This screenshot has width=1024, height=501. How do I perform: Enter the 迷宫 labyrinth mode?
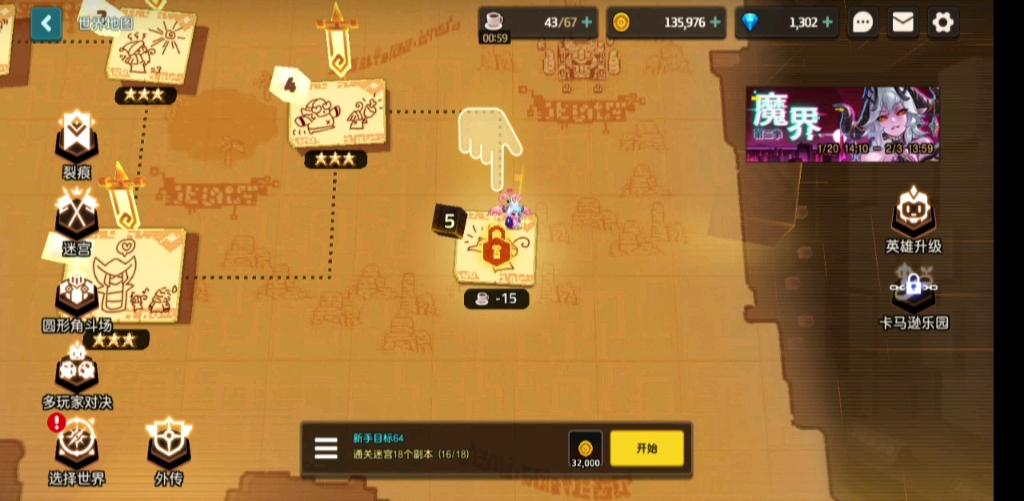click(x=77, y=218)
